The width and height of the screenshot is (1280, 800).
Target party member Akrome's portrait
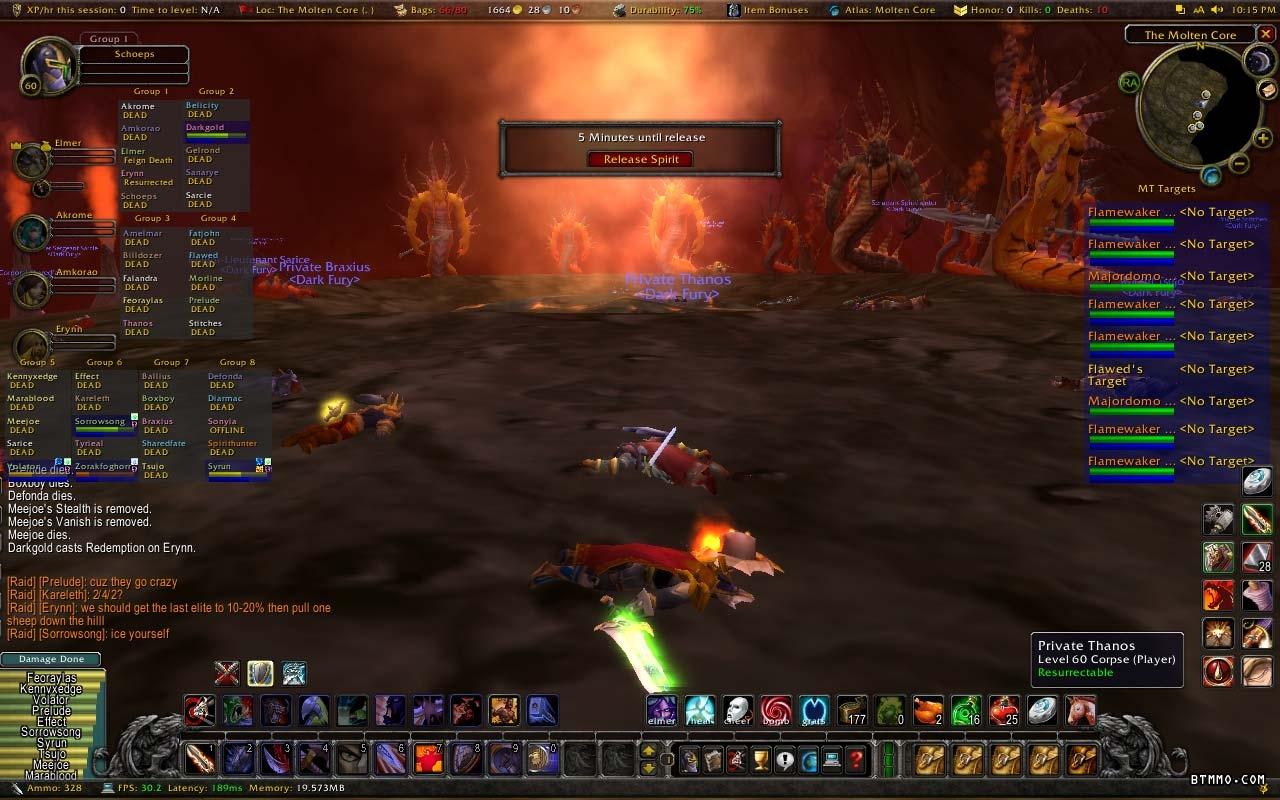32,232
